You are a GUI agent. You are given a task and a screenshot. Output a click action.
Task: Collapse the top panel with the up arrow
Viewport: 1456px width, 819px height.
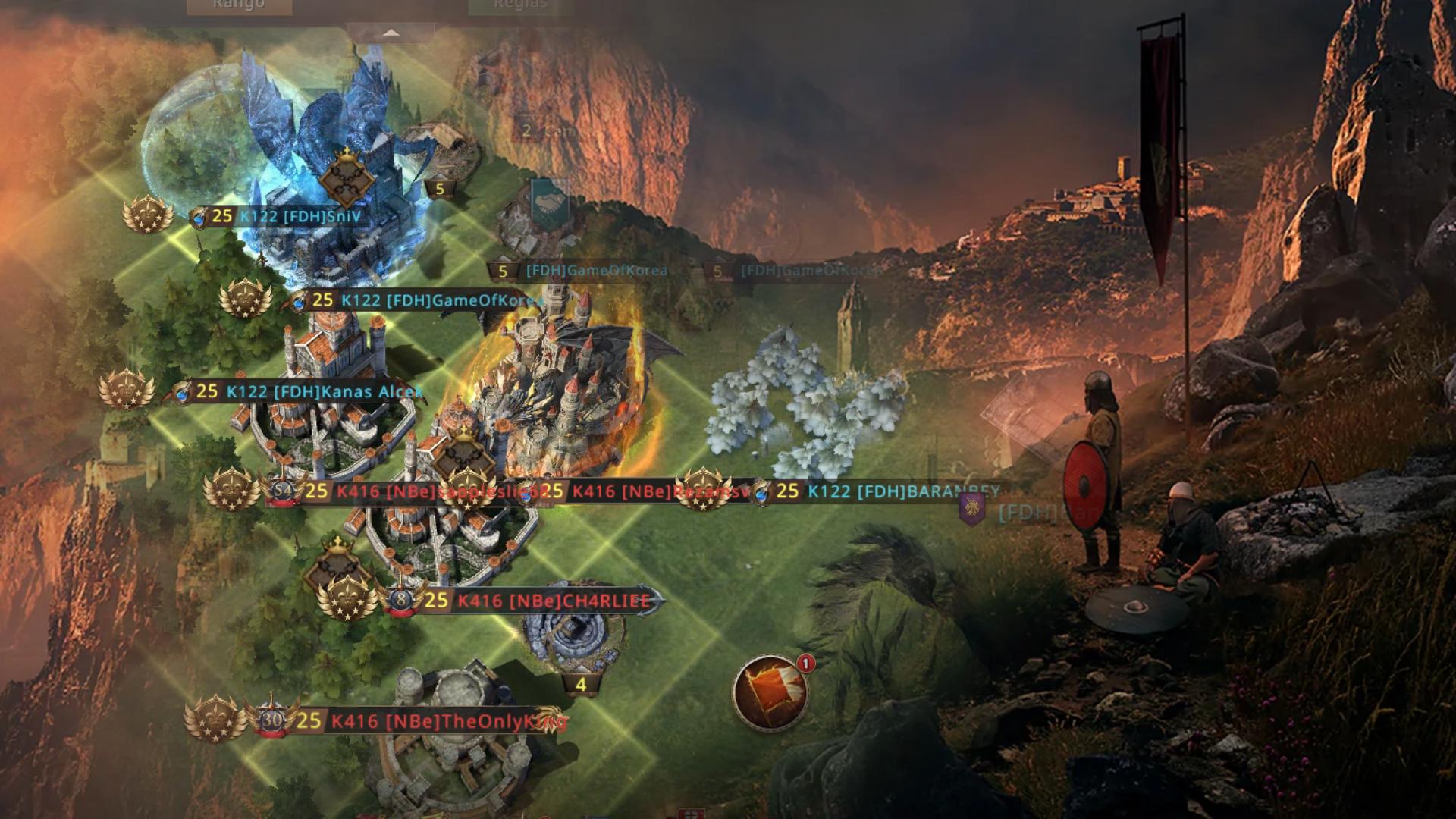[x=391, y=33]
